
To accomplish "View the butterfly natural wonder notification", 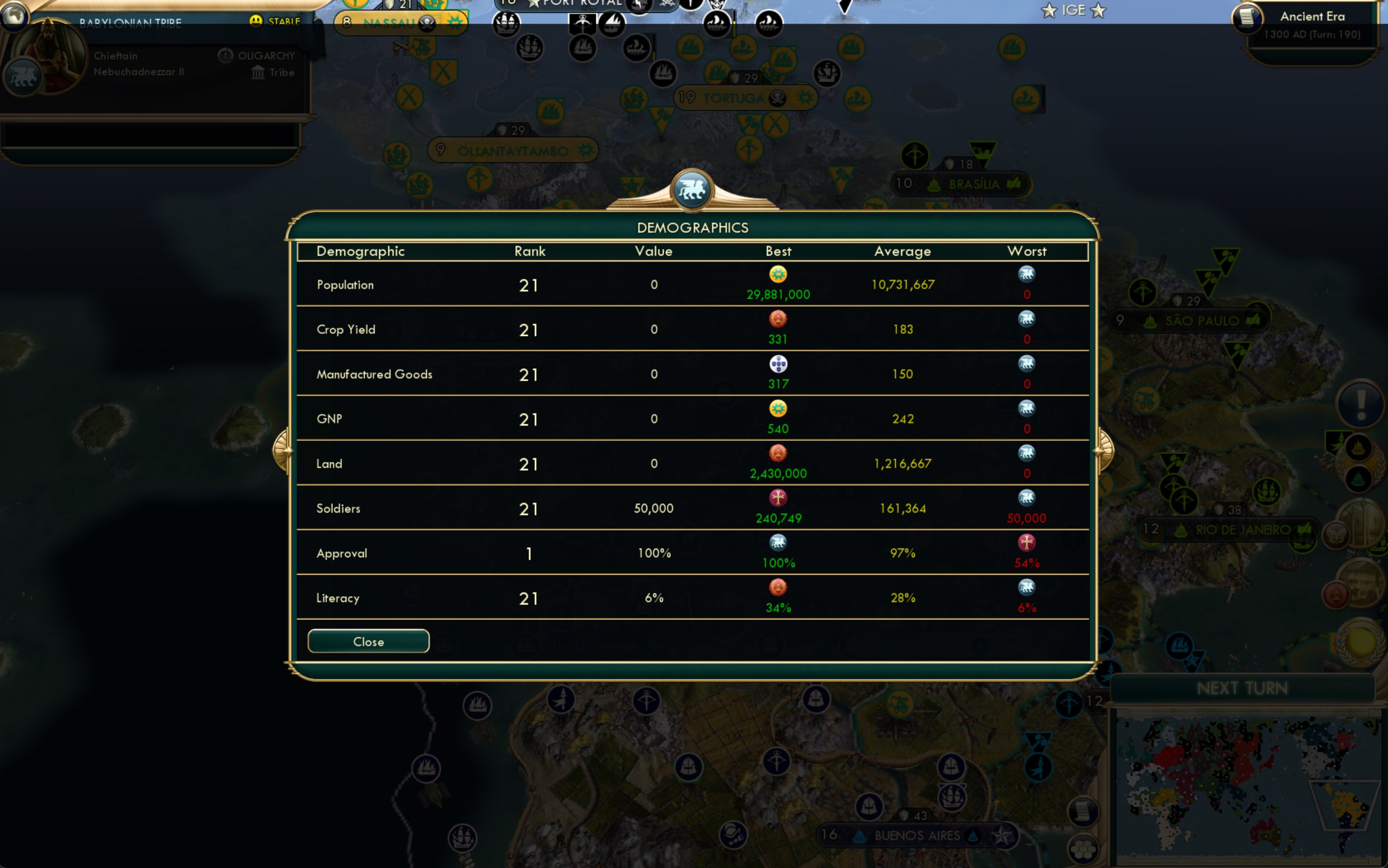I will coord(1336,536).
